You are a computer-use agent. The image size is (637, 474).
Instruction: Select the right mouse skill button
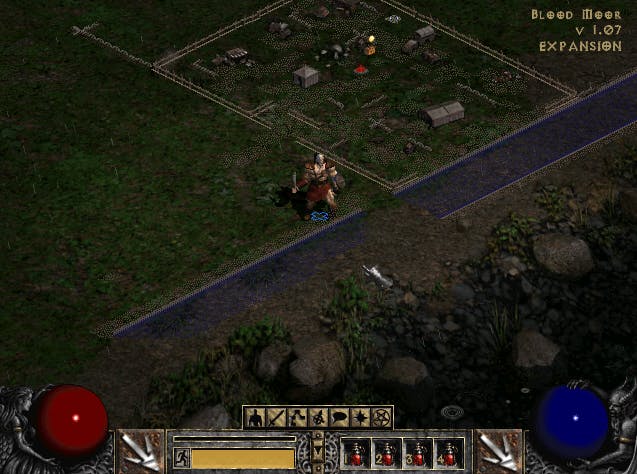[497, 451]
